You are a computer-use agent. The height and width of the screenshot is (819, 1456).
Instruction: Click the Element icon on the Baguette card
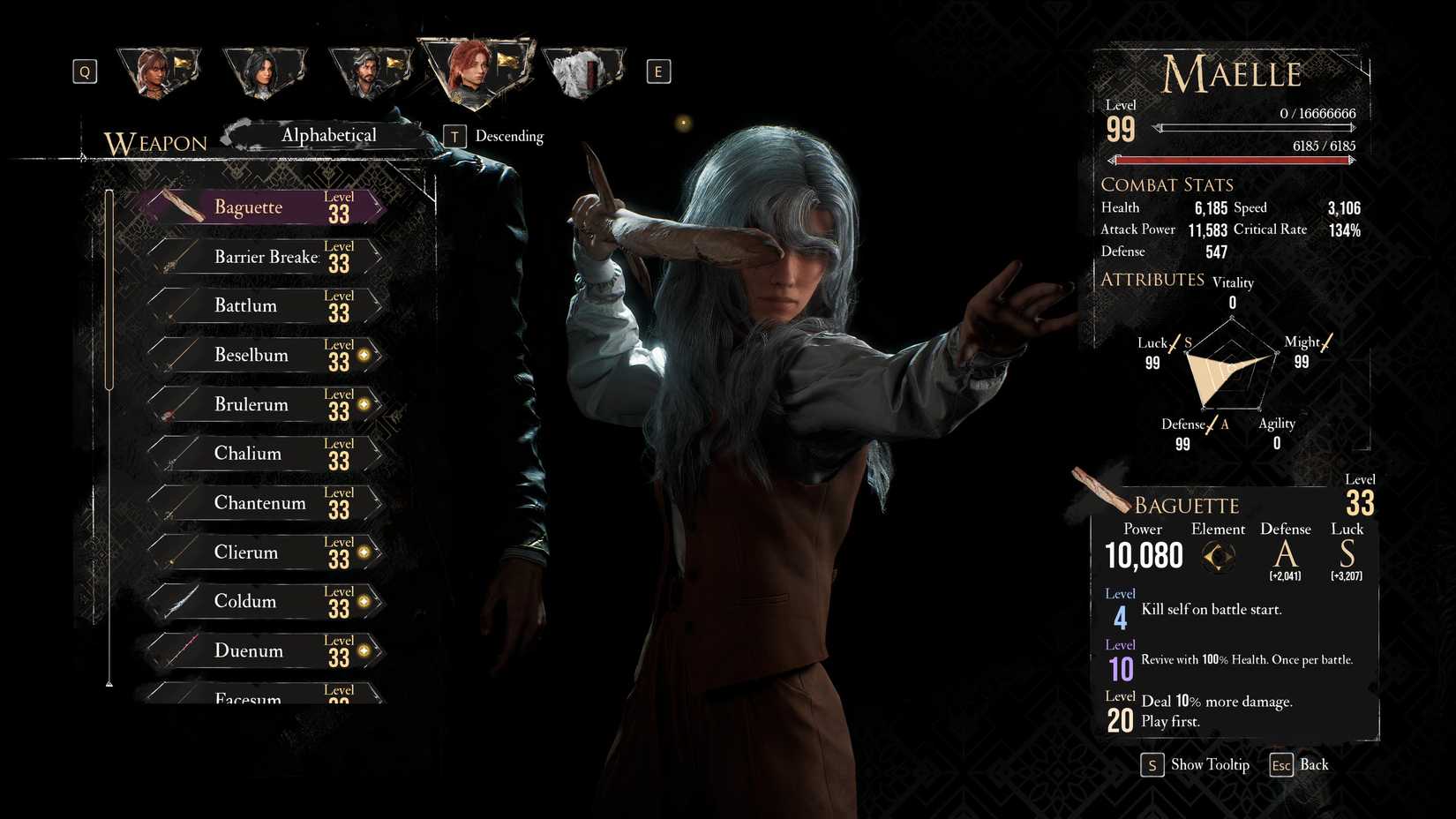(x=1218, y=557)
